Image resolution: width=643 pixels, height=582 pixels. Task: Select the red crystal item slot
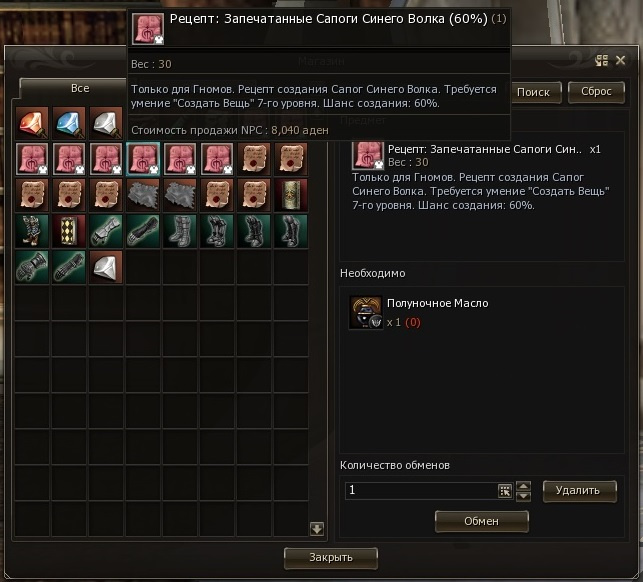(x=32, y=122)
